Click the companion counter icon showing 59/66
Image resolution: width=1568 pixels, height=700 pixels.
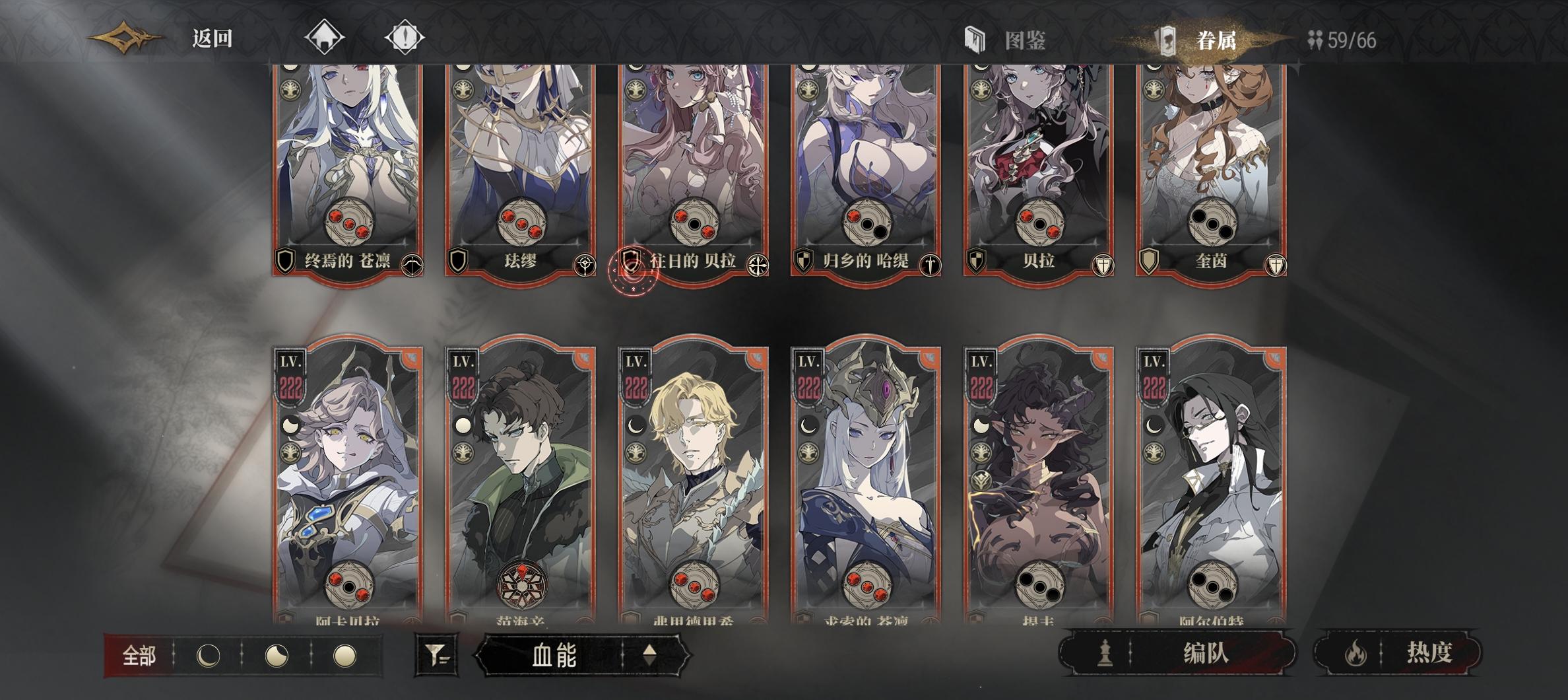pos(1313,38)
